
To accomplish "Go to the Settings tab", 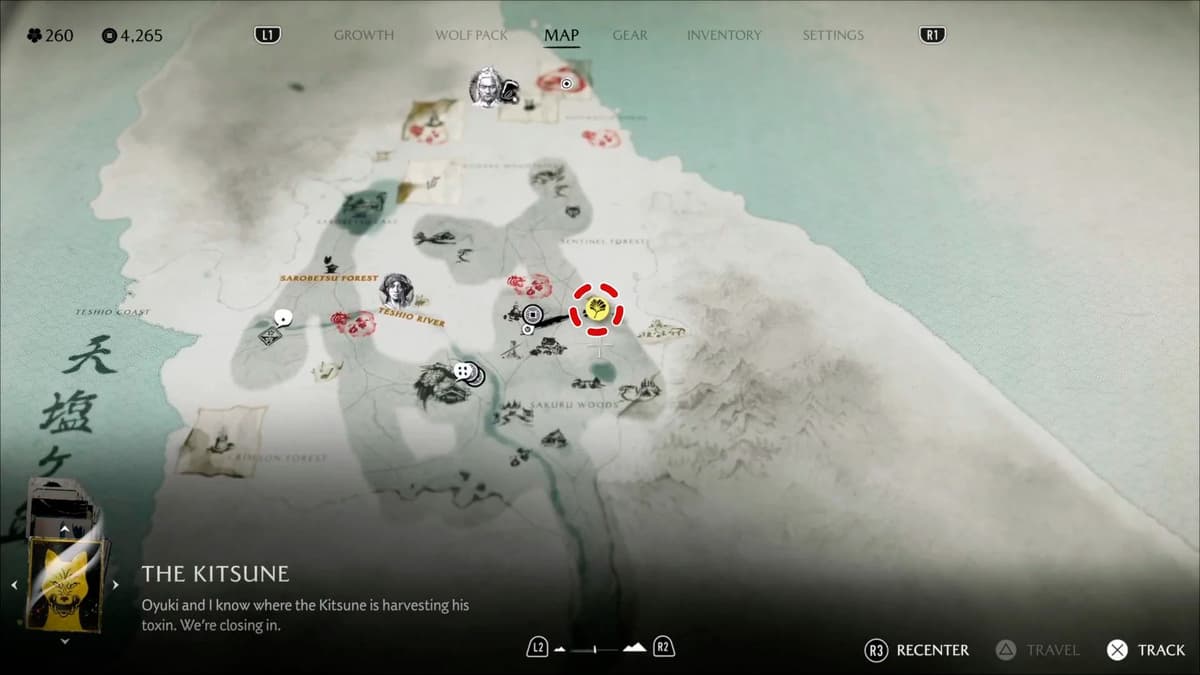I will coord(832,35).
